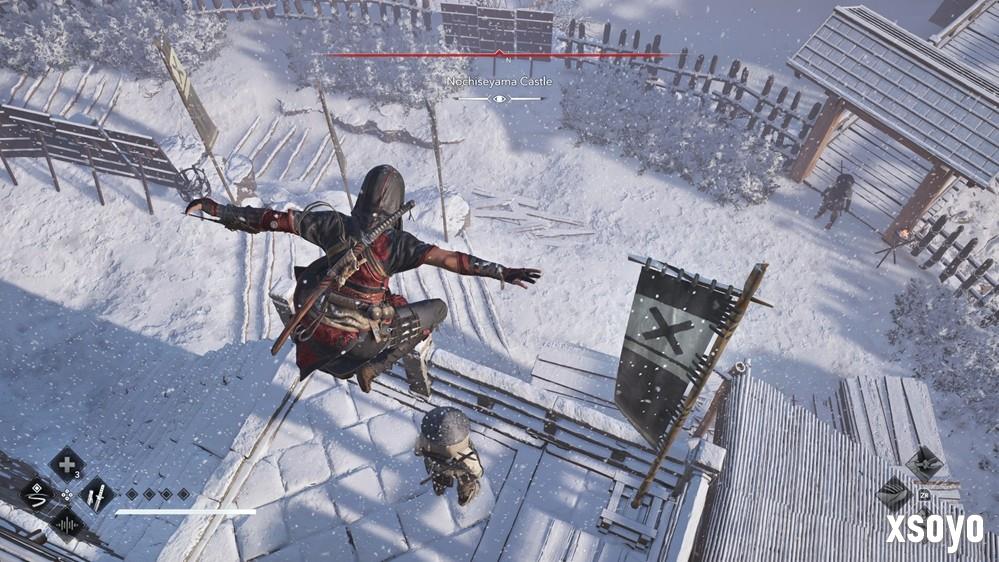Select the kunai throwing knife tool
Viewport: 999px width, 562px height.
coord(97,493)
